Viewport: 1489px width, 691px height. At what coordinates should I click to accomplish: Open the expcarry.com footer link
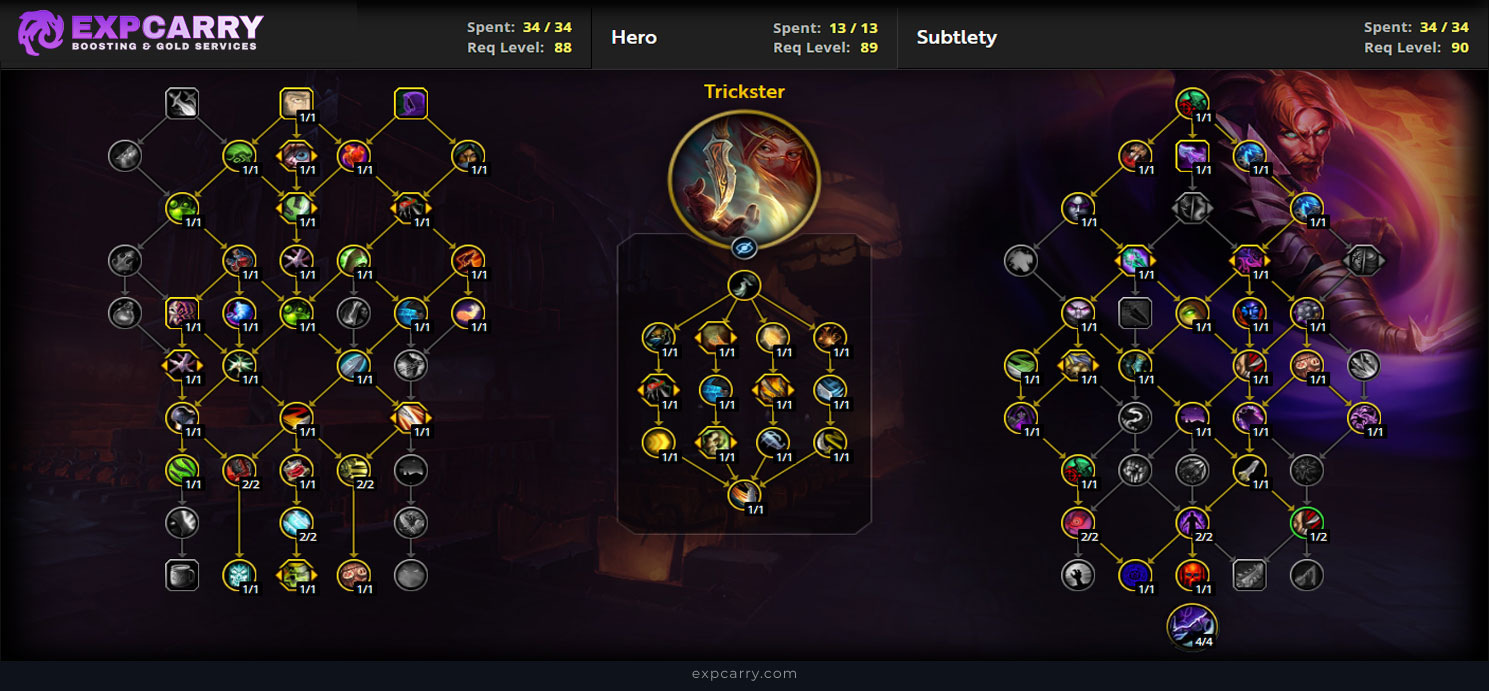744,674
